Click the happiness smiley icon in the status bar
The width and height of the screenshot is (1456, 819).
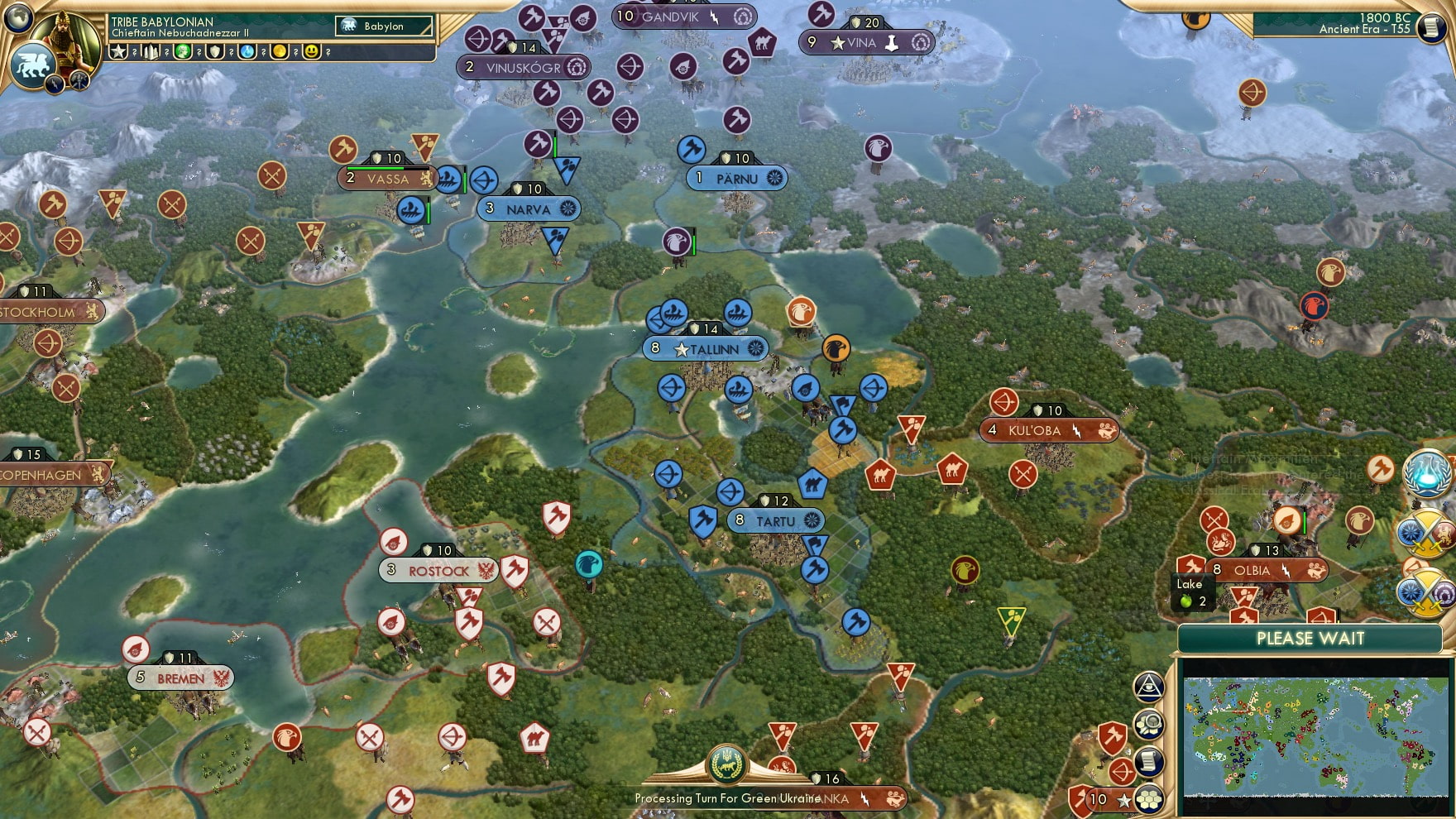[311, 53]
